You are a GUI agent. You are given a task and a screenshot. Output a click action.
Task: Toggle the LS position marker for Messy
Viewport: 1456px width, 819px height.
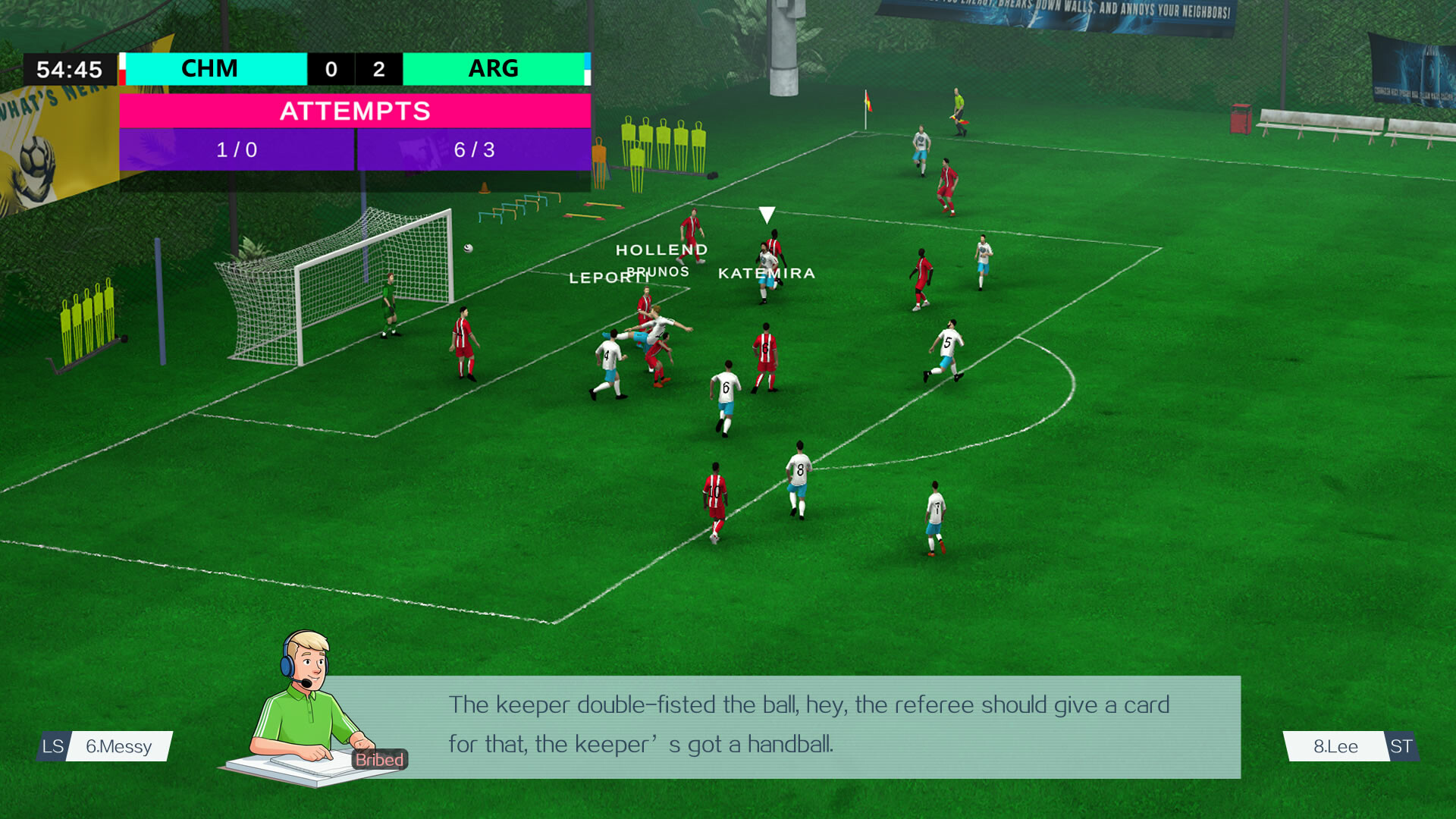(x=52, y=747)
